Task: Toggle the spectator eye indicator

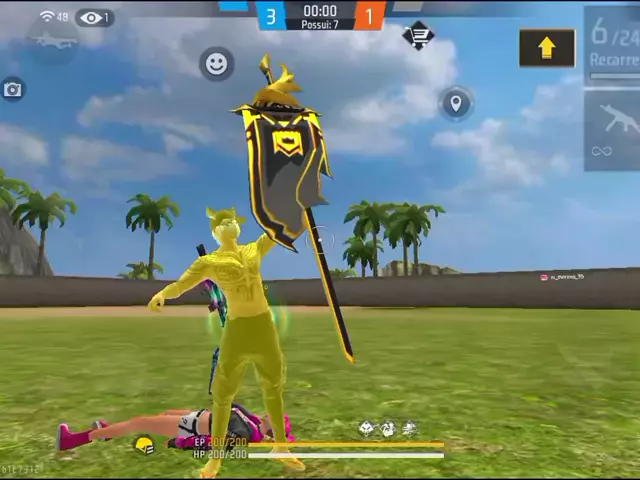Action: (x=94, y=17)
